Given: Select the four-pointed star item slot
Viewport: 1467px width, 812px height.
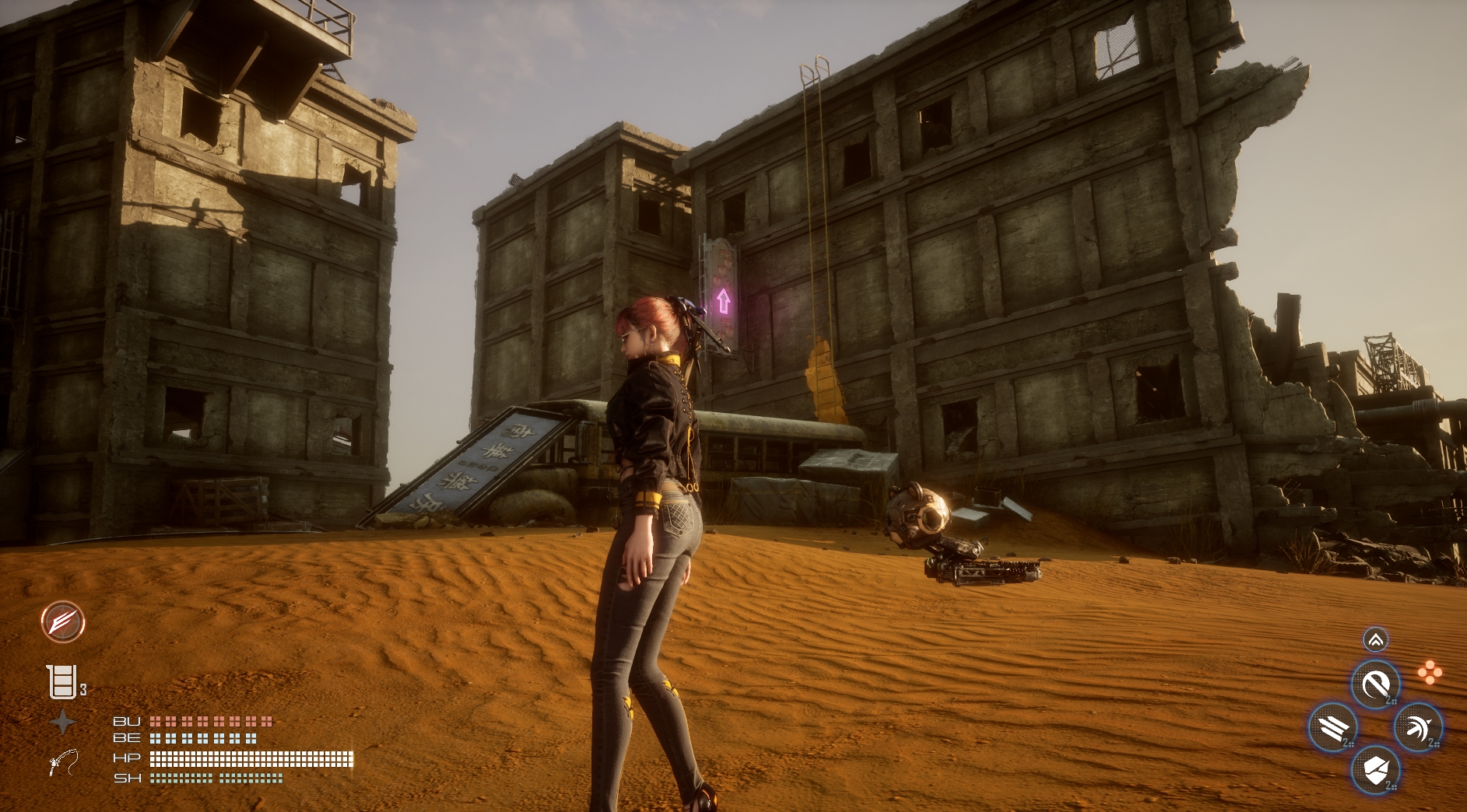Looking at the screenshot, I should coord(62,723).
